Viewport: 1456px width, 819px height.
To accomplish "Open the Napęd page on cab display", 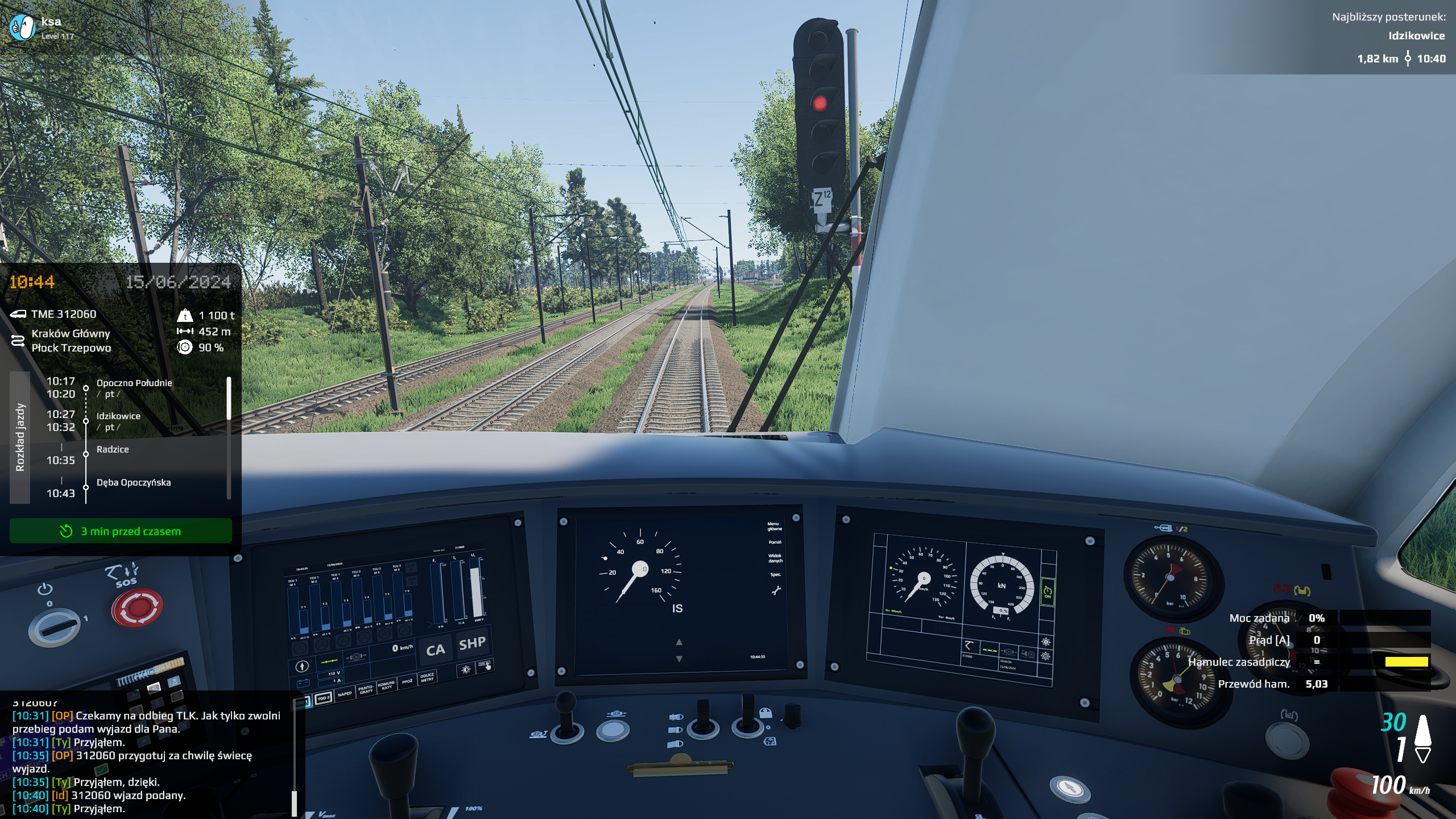I will coord(345,694).
